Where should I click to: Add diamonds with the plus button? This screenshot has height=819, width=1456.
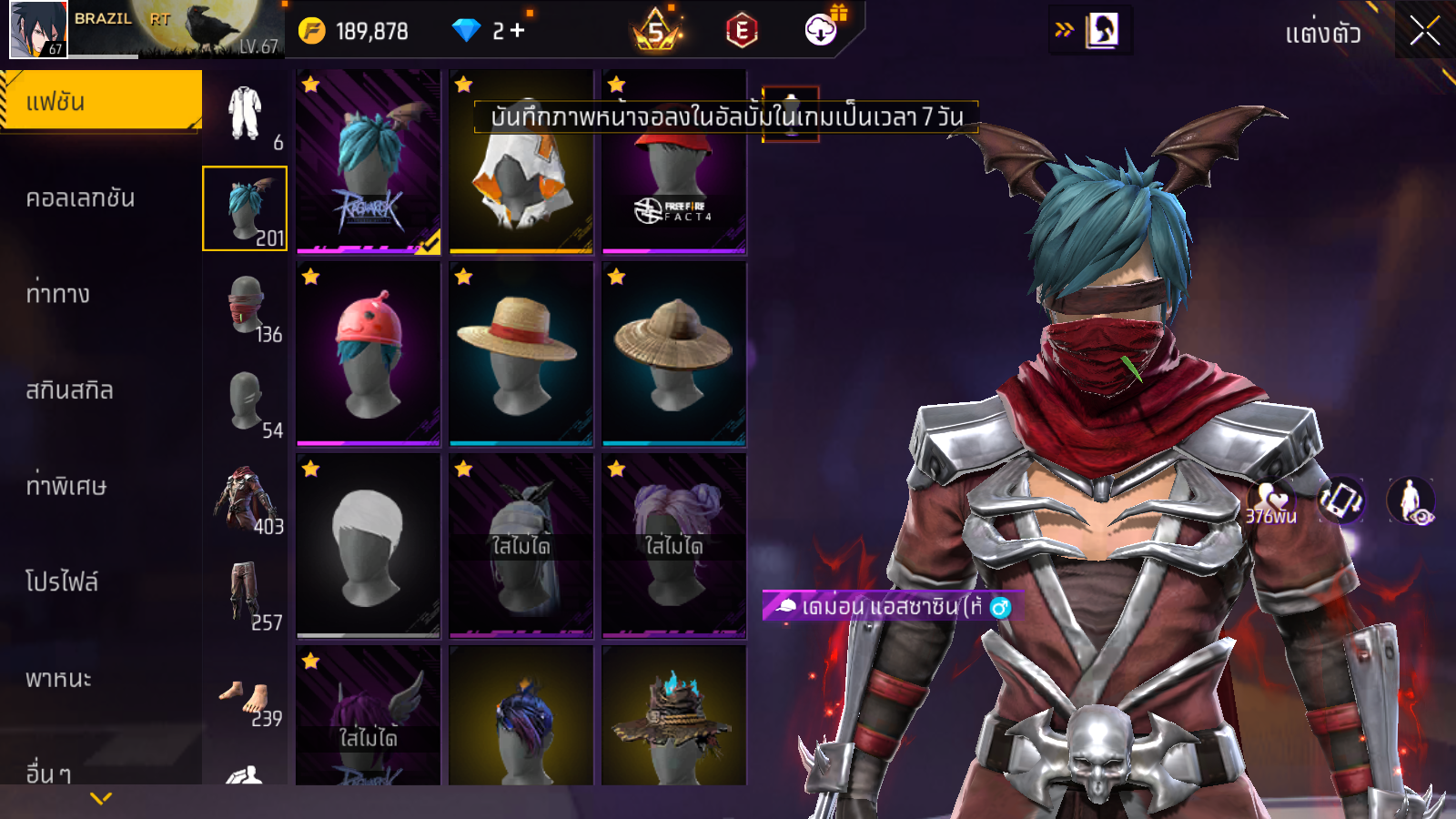pos(518,31)
